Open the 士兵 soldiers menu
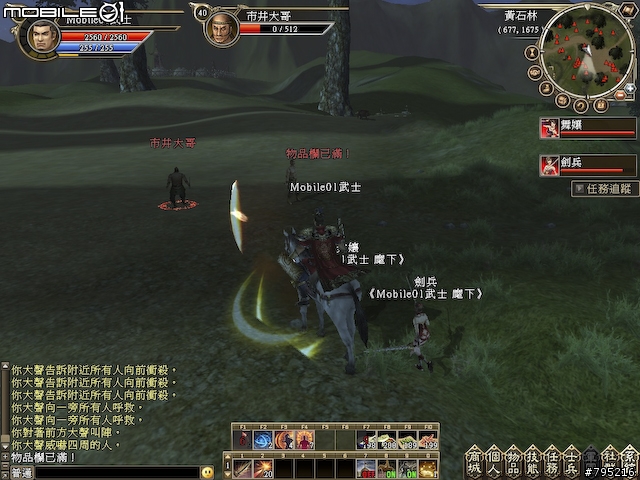The height and width of the screenshot is (480, 640). [570, 461]
